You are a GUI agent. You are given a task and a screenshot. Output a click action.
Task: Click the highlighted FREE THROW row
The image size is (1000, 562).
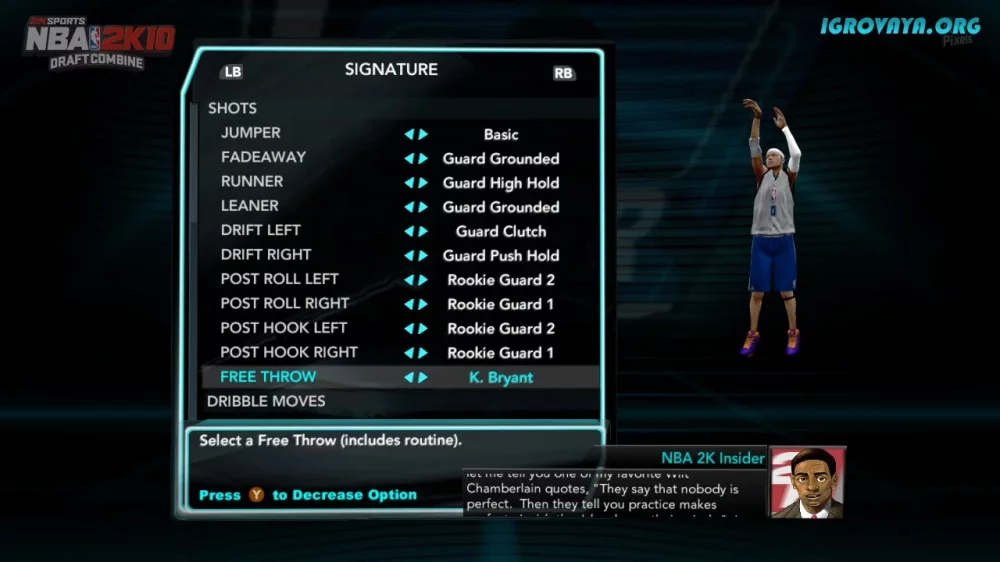click(268, 377)
